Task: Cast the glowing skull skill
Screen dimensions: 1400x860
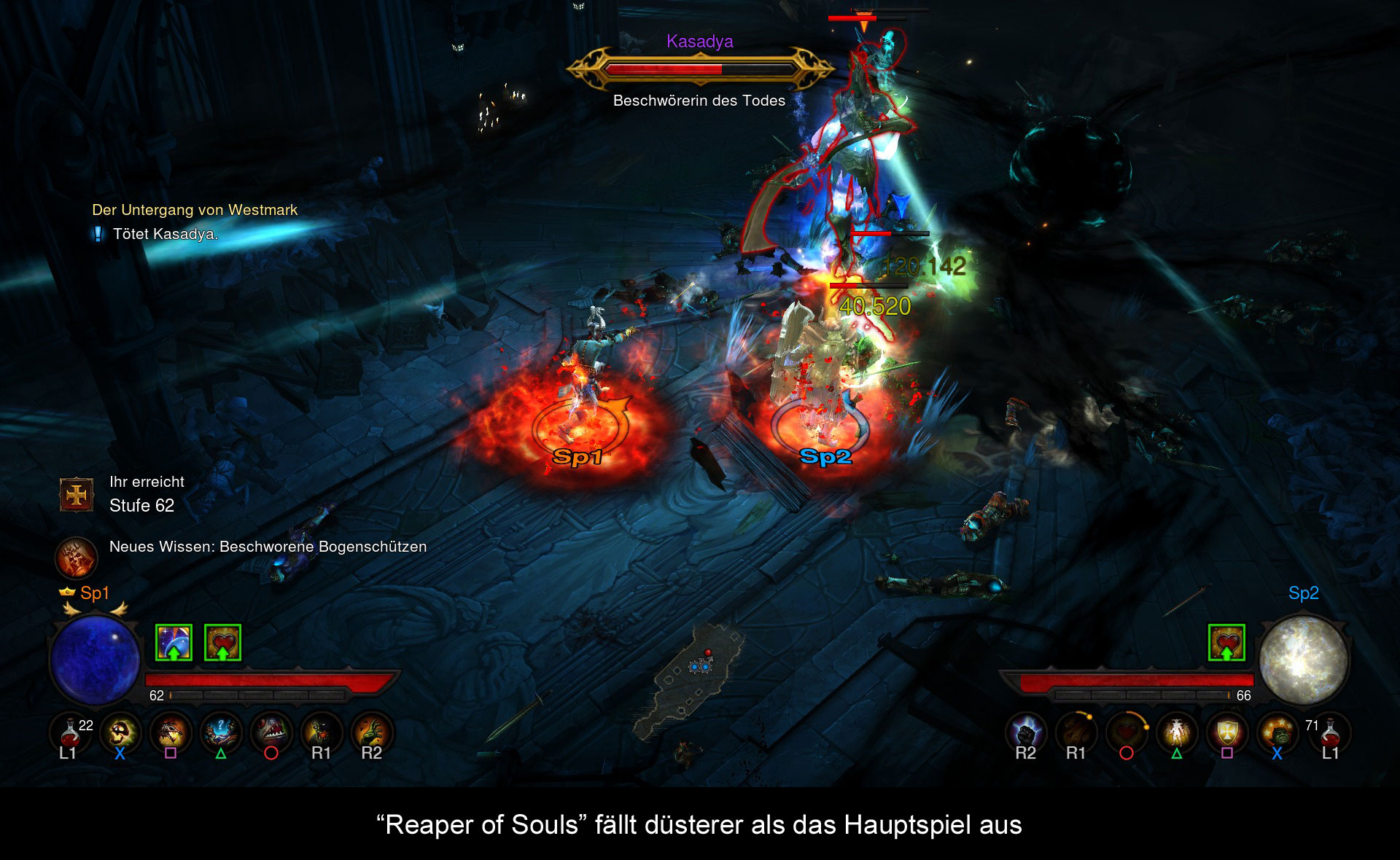Action: pyautogui.click(x=120, y=731)
